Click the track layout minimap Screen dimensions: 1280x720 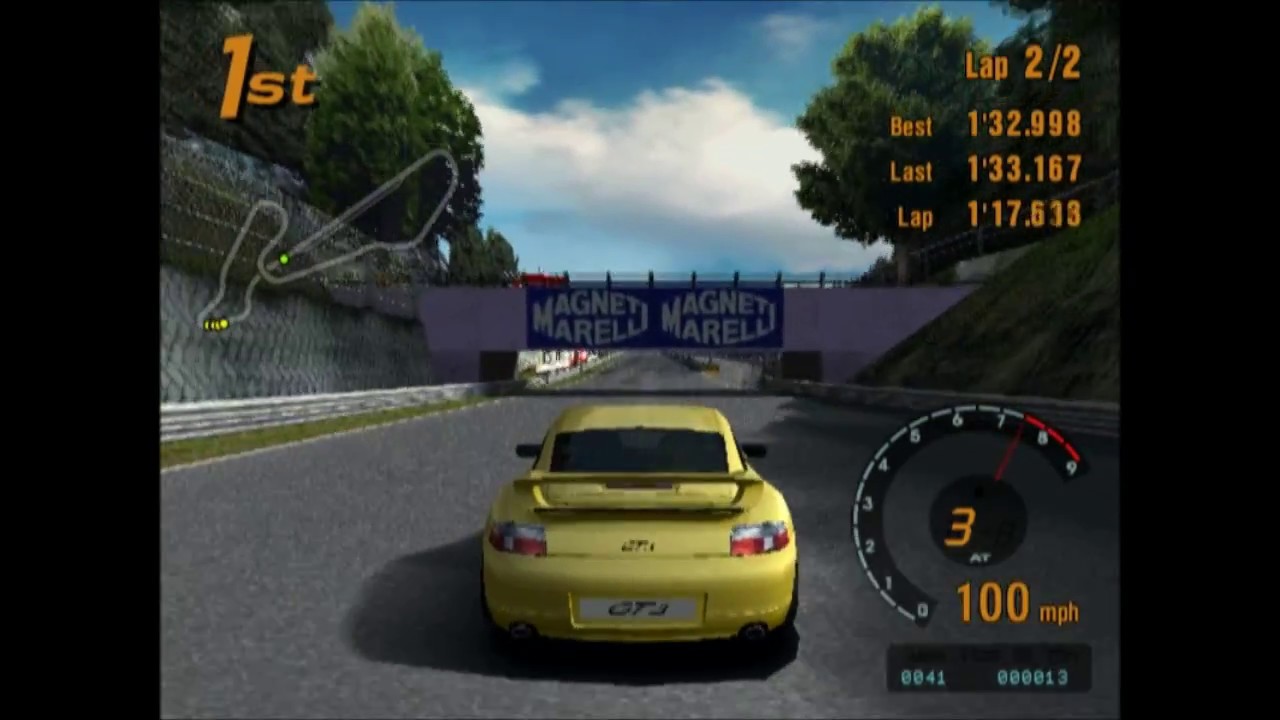point(330,240)
